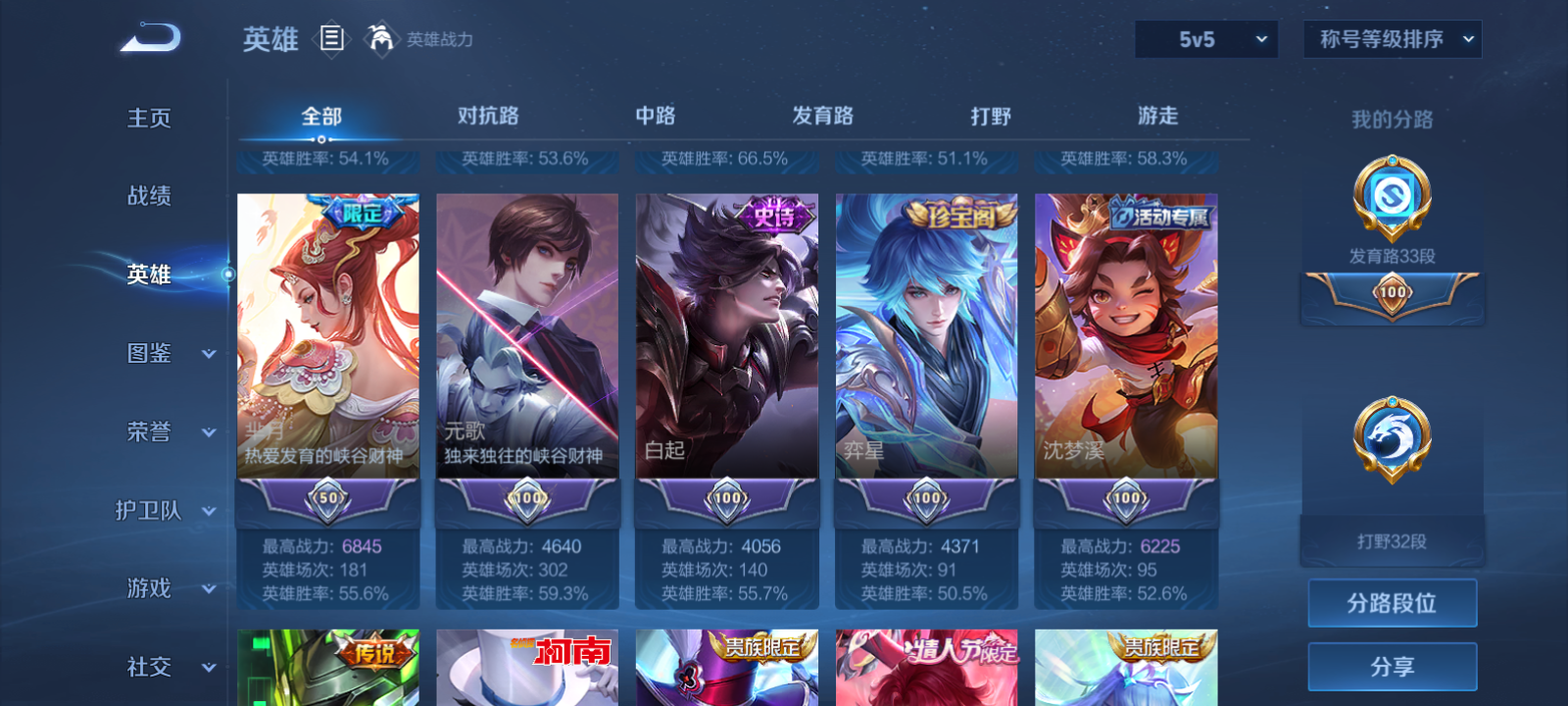Click the 分路段位 button
The width and height of the screenshot is (1568, 706).
1392,602
